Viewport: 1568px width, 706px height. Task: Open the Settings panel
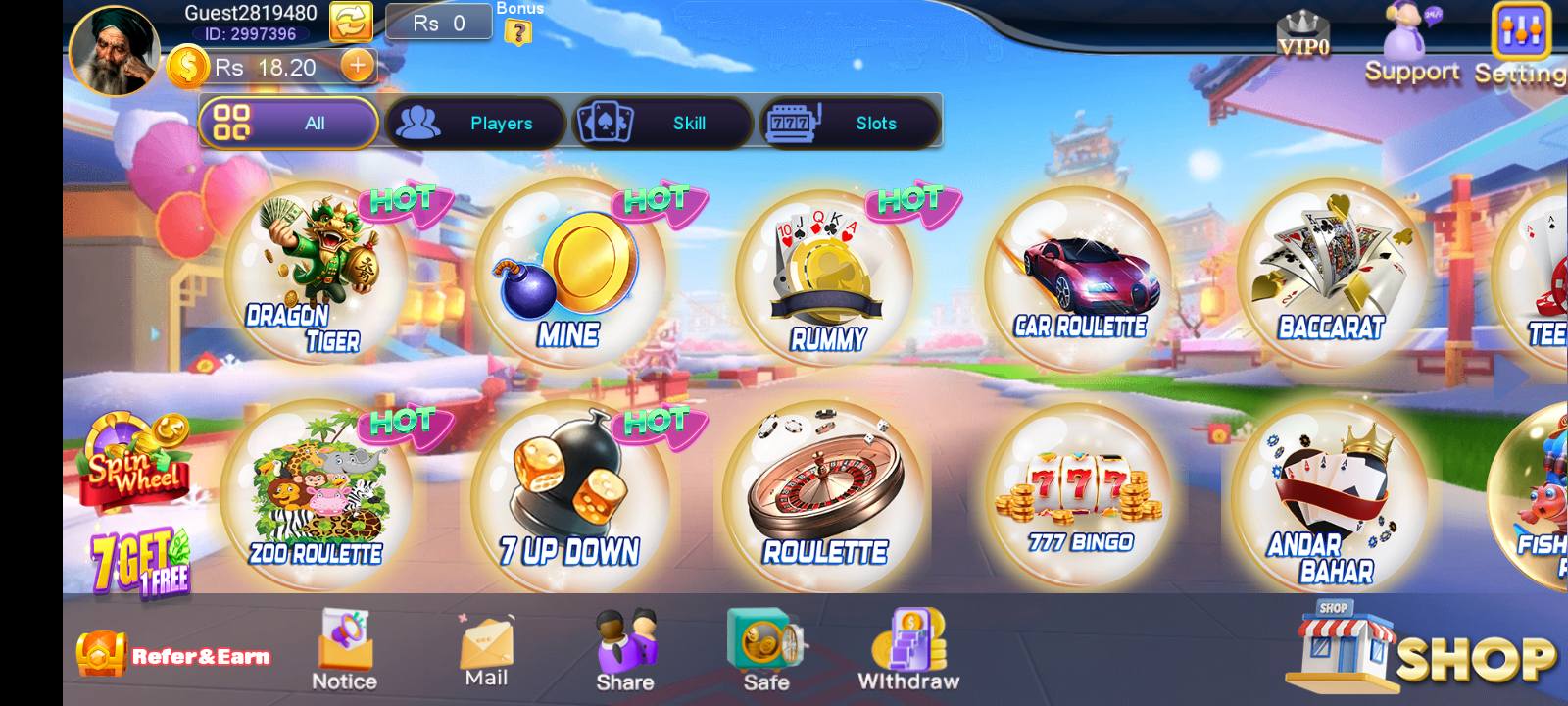[1519, 34]
